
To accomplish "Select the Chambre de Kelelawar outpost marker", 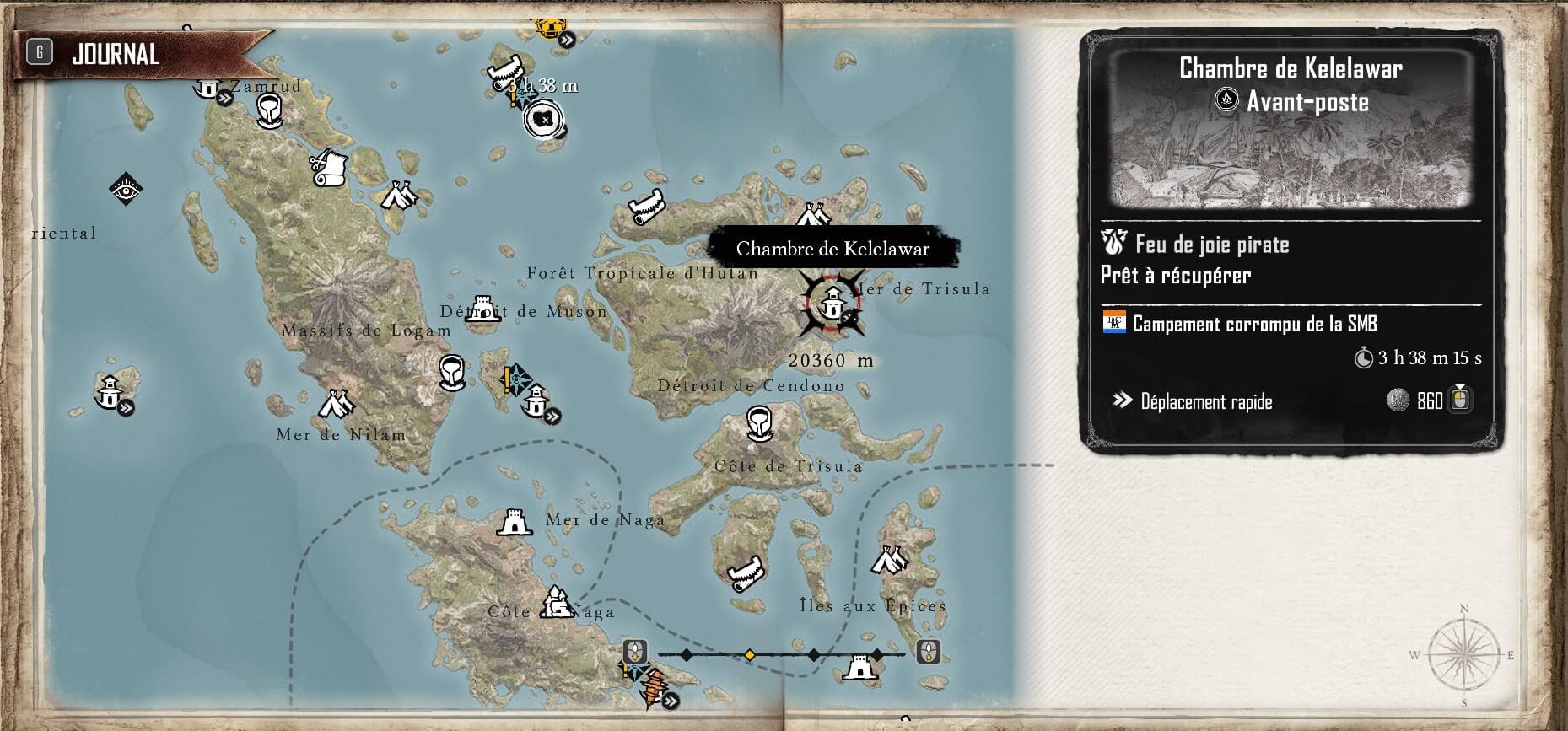I will click(832, 303).
